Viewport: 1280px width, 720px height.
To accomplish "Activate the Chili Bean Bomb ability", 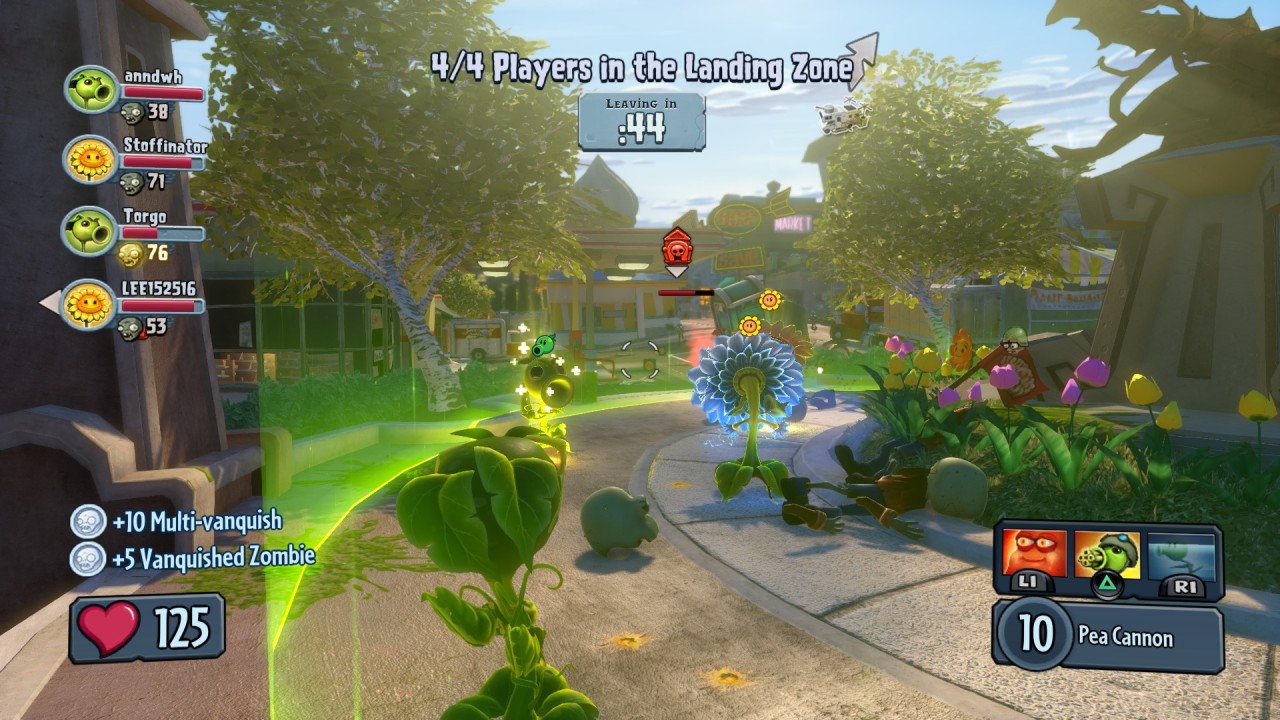I will [1034, 556].
